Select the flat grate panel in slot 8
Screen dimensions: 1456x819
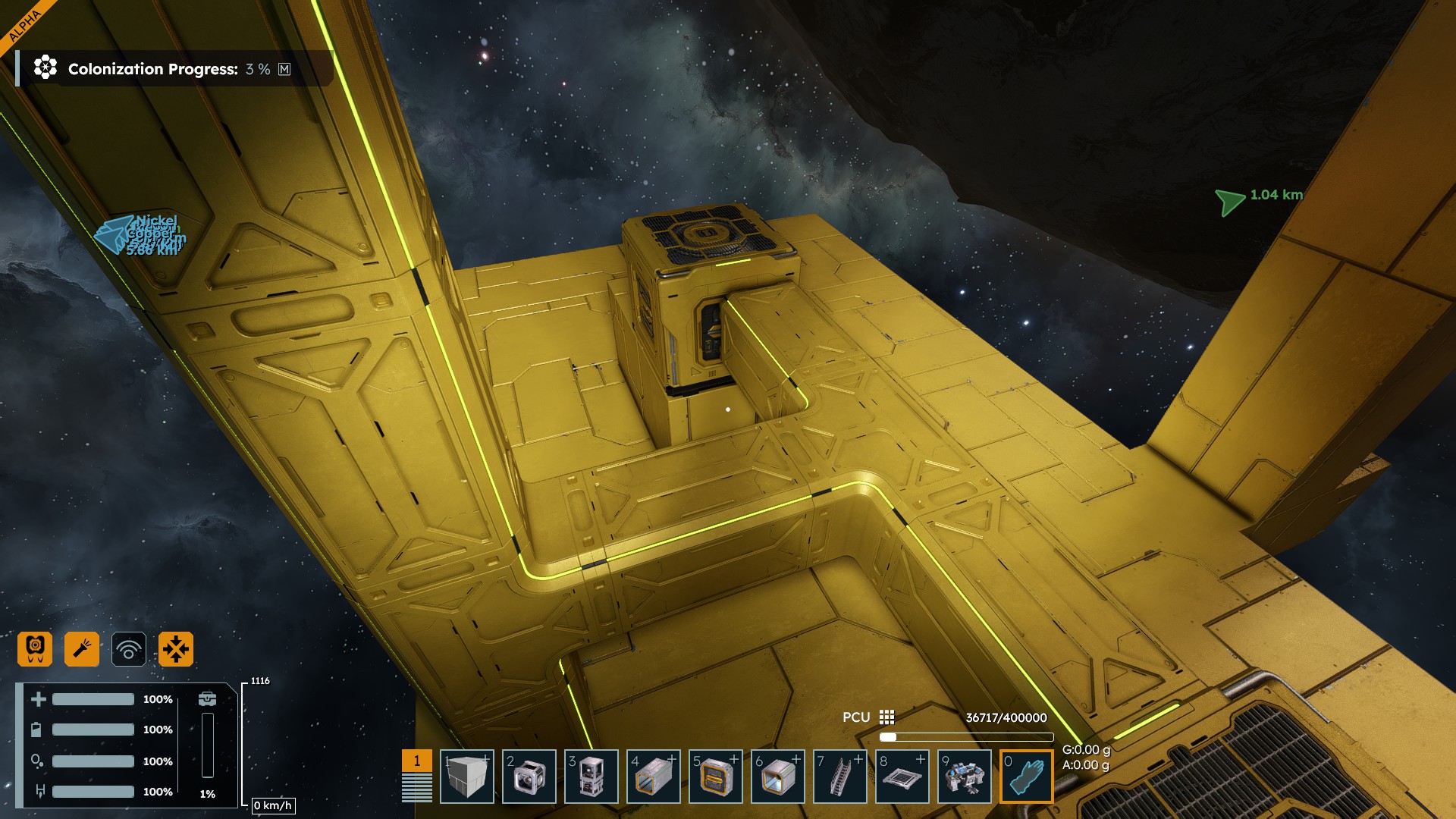(902, 777)
